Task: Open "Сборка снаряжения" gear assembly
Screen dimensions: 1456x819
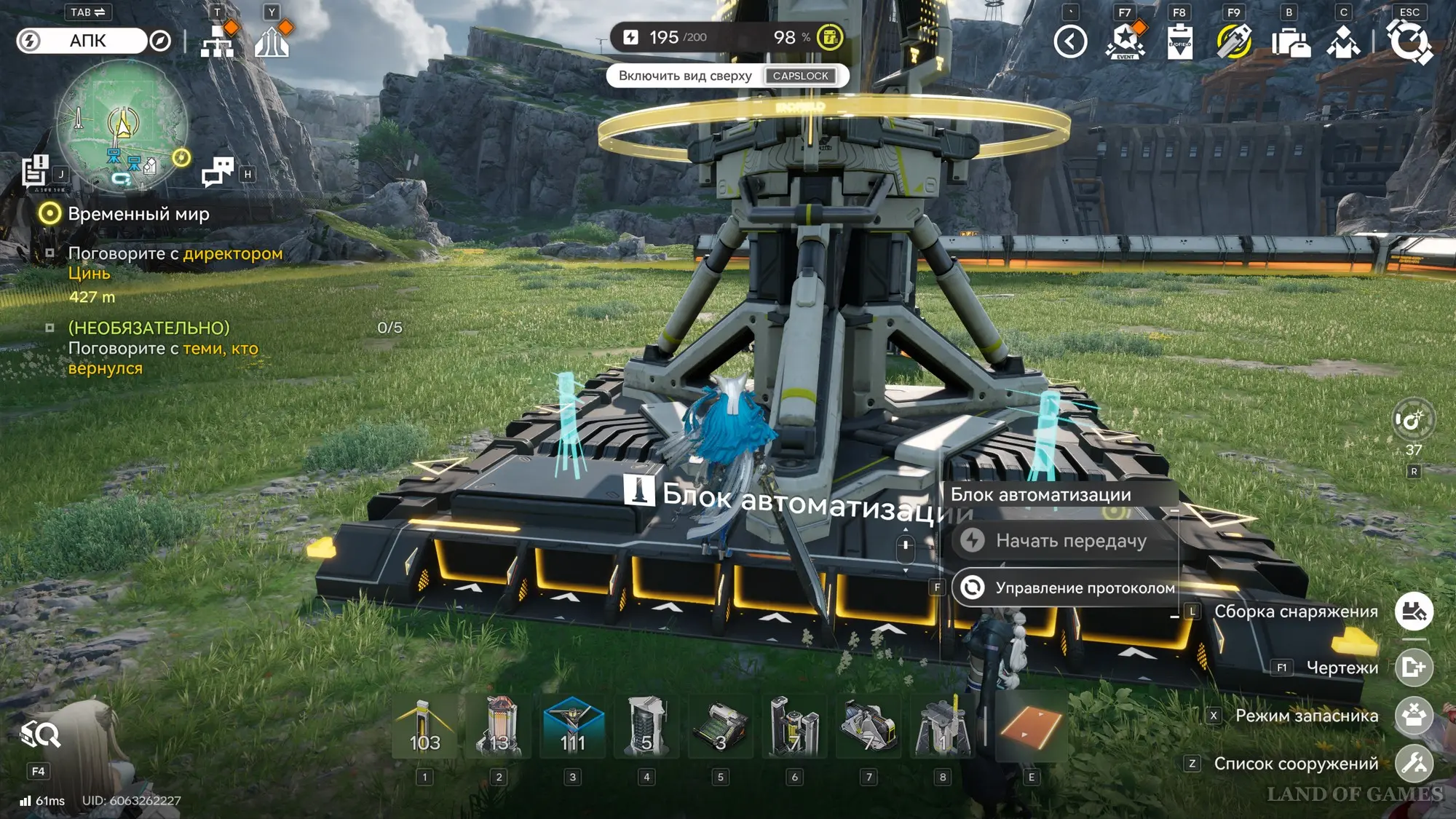Action: [1414, 612]
